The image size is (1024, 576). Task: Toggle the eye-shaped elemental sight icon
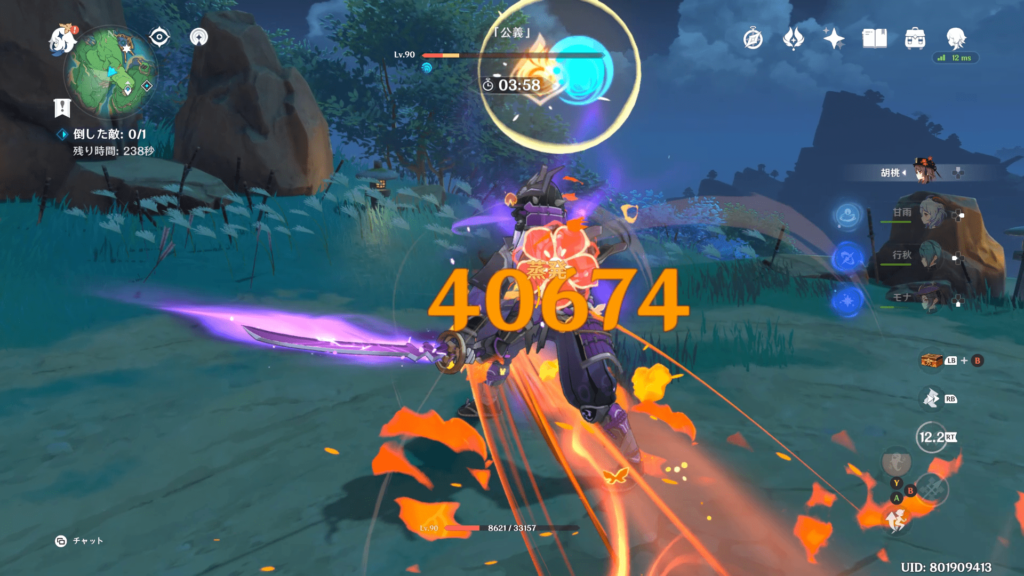(x=159, y=37)
